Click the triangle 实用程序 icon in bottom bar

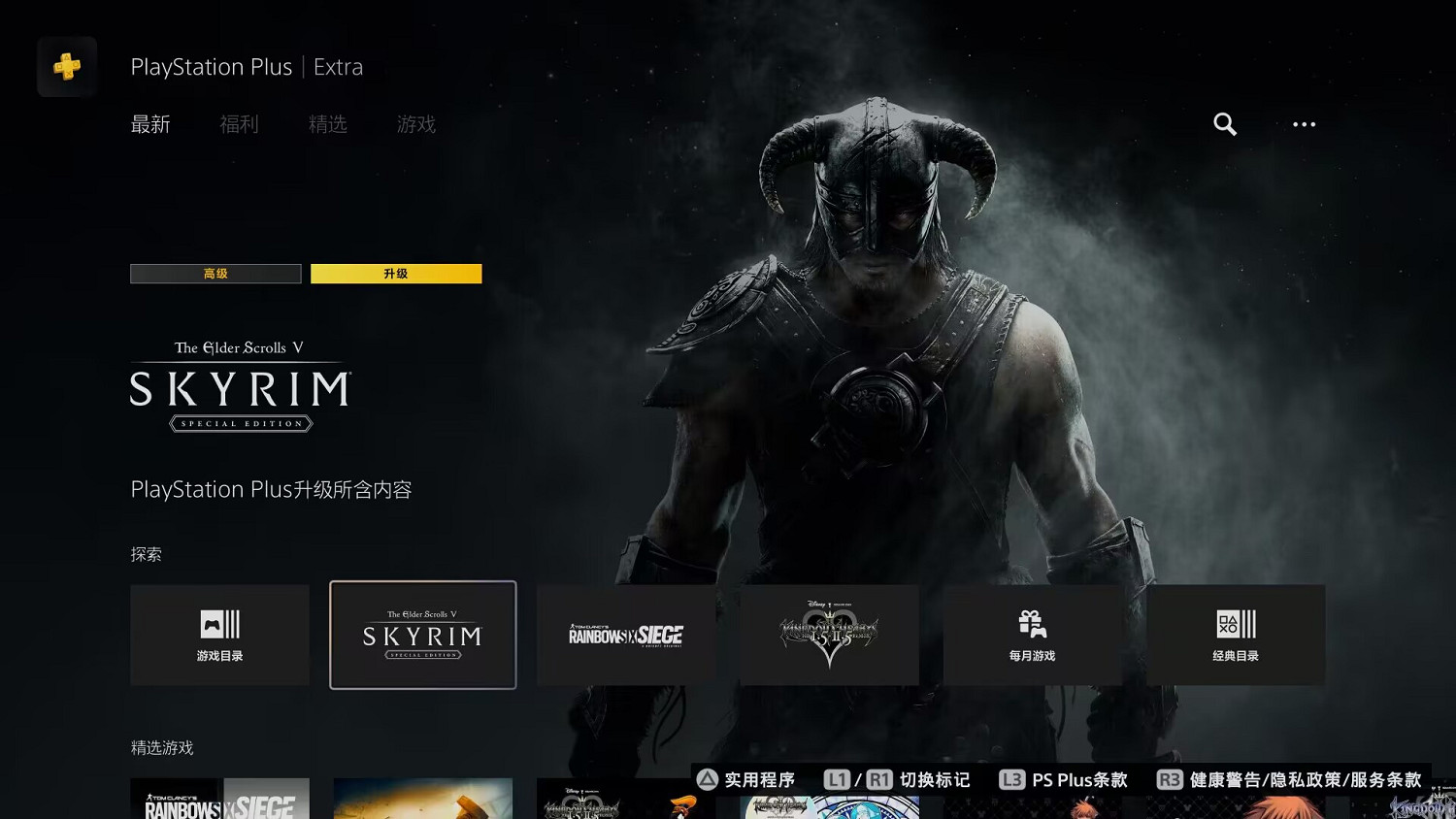click(706, 779)
